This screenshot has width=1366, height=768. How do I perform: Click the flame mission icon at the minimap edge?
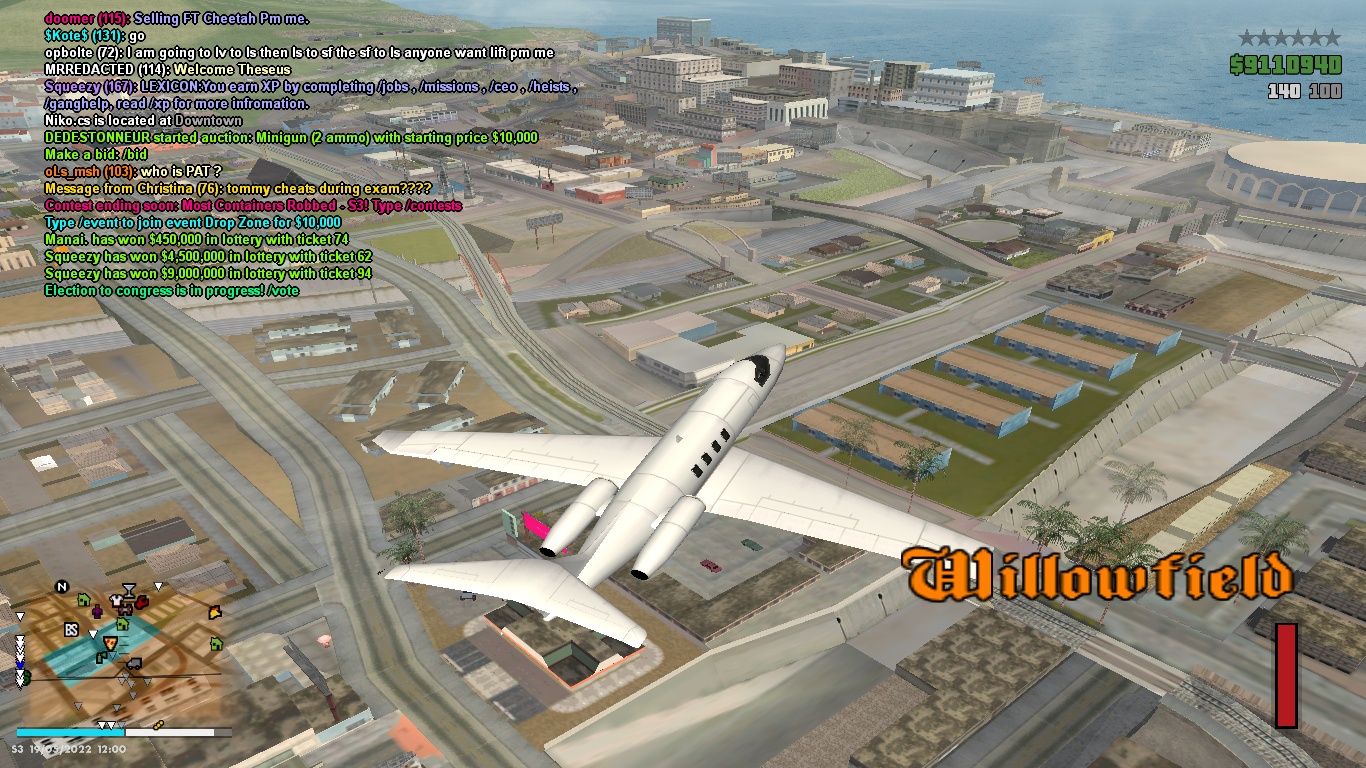point(214,611)
